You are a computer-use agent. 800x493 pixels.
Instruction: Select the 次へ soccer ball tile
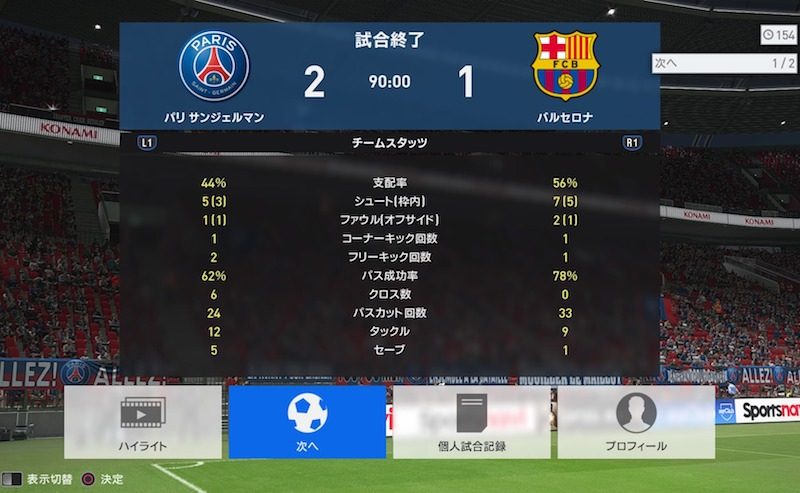(307, 421)
